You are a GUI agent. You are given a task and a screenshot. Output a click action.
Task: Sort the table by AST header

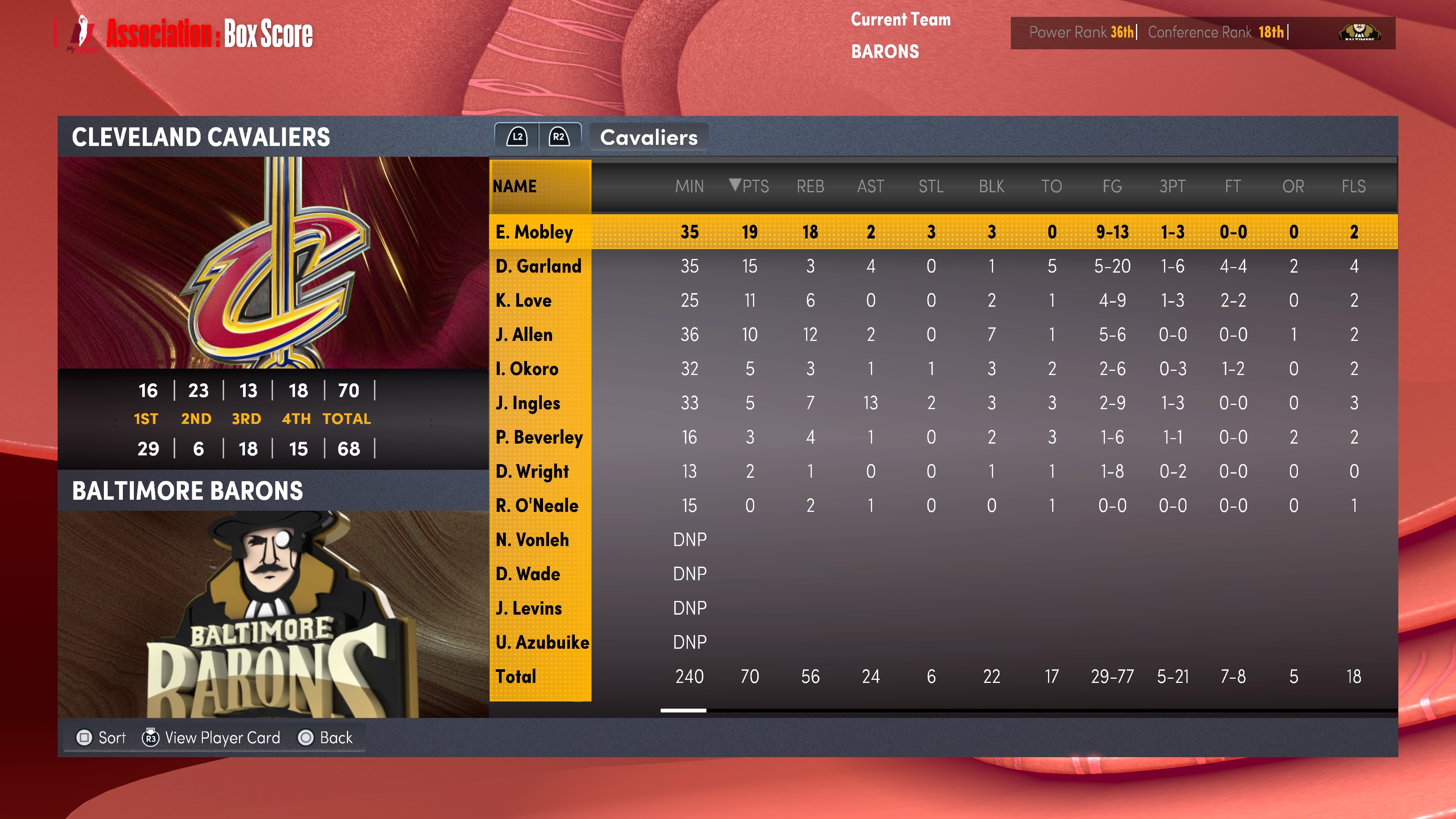pyautogui.click(x=871, y=186)
